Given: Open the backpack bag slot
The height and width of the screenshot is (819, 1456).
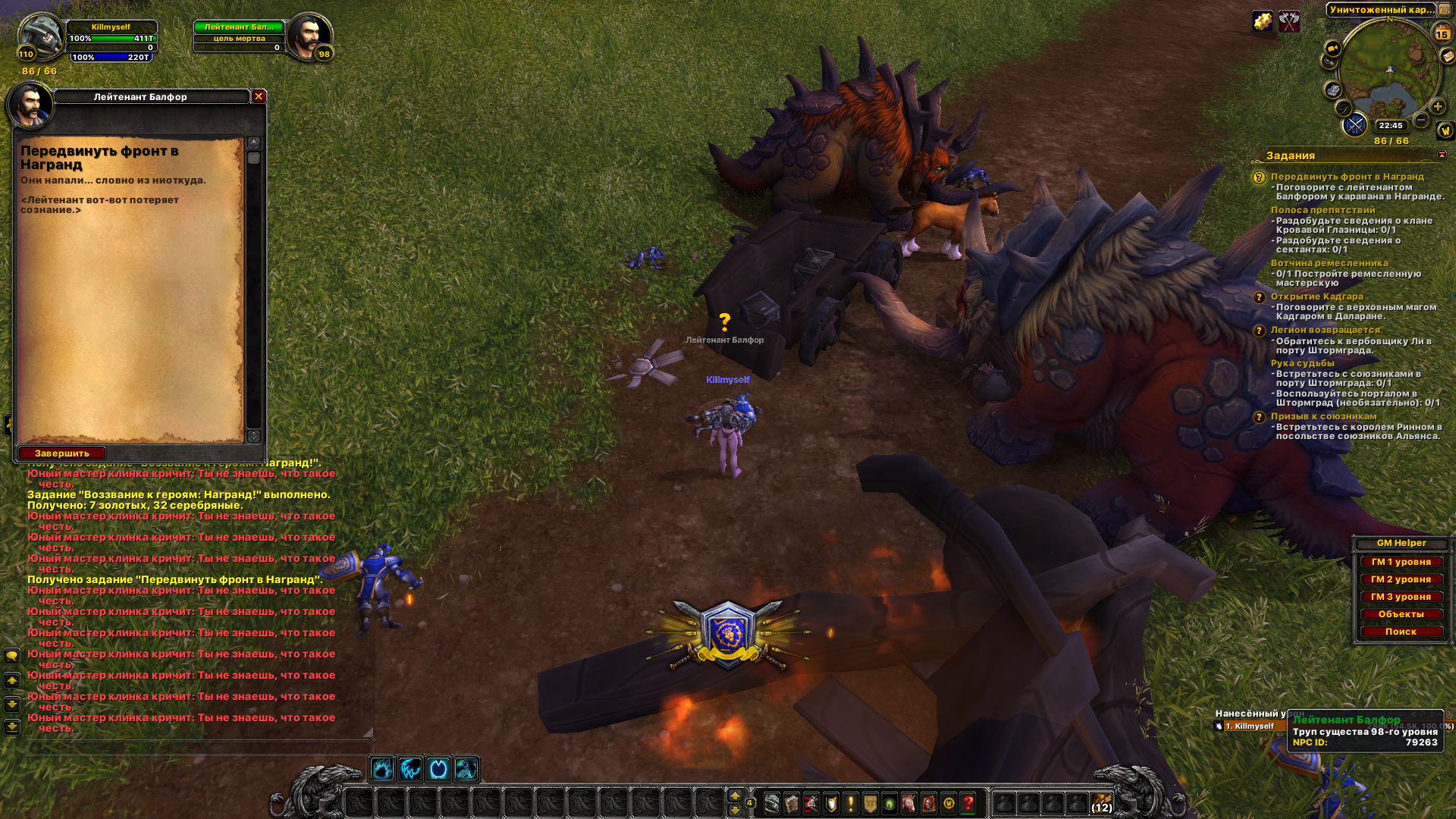Looking at the screenshot, I should coord(1101,802).
